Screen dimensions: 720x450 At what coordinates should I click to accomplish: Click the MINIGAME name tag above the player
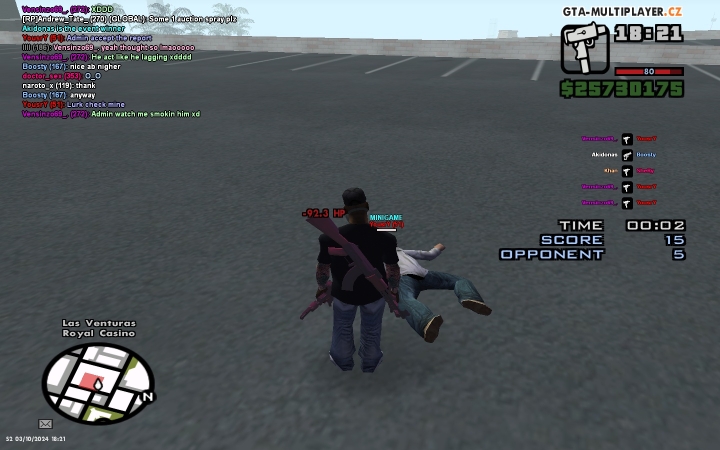[x=385, y=217]
